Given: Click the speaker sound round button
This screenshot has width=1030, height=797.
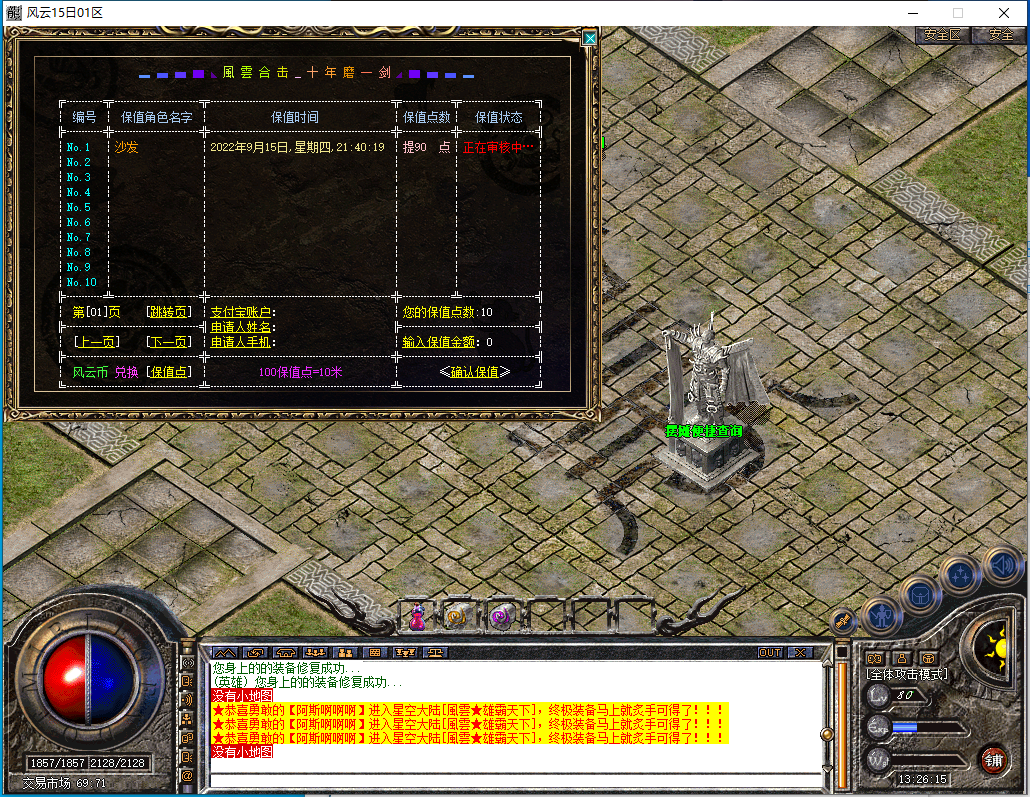Looking at the screenshot, I should (1003, 566).
